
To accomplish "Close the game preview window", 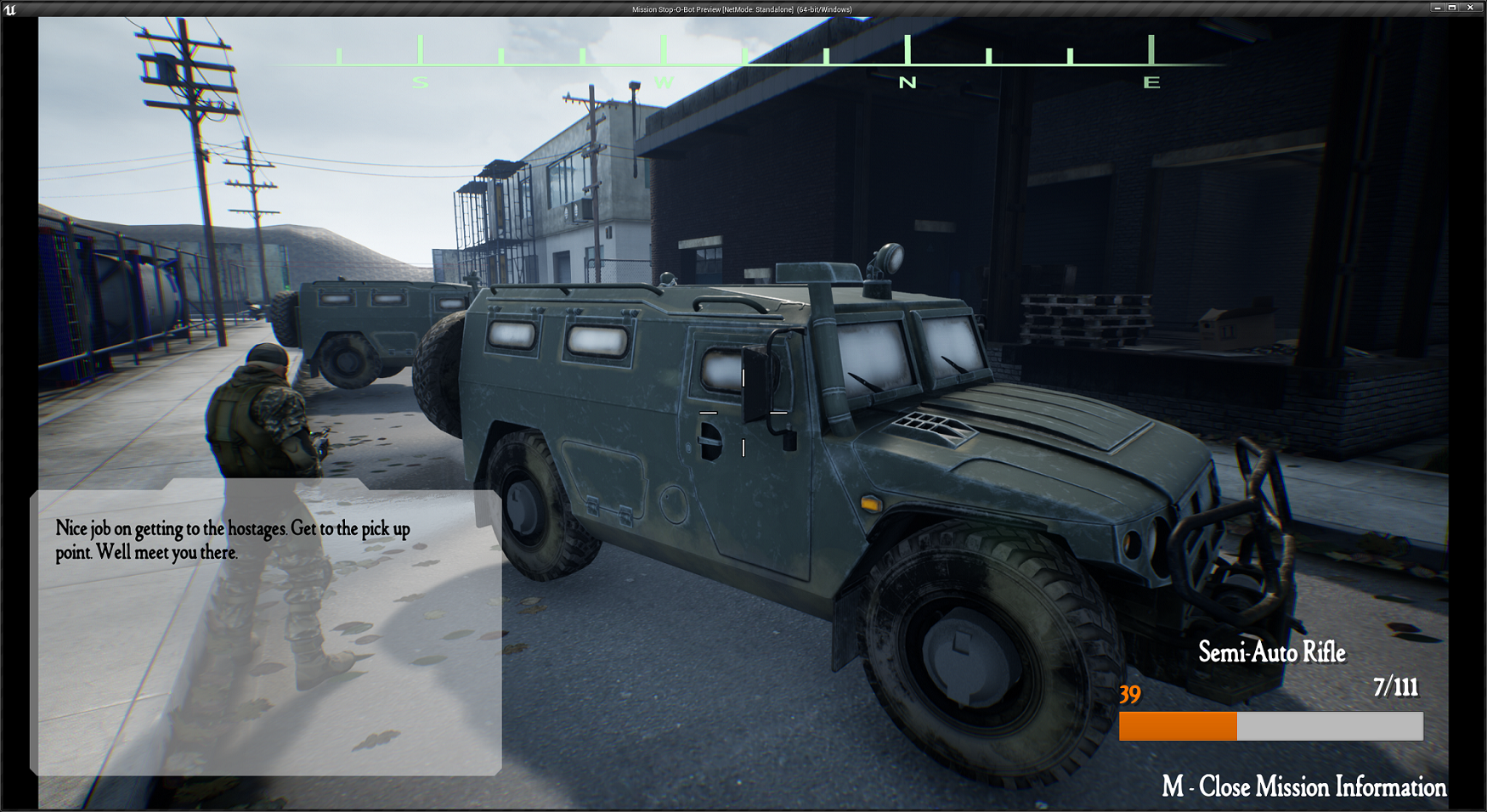I will (x=1470, y=8).
